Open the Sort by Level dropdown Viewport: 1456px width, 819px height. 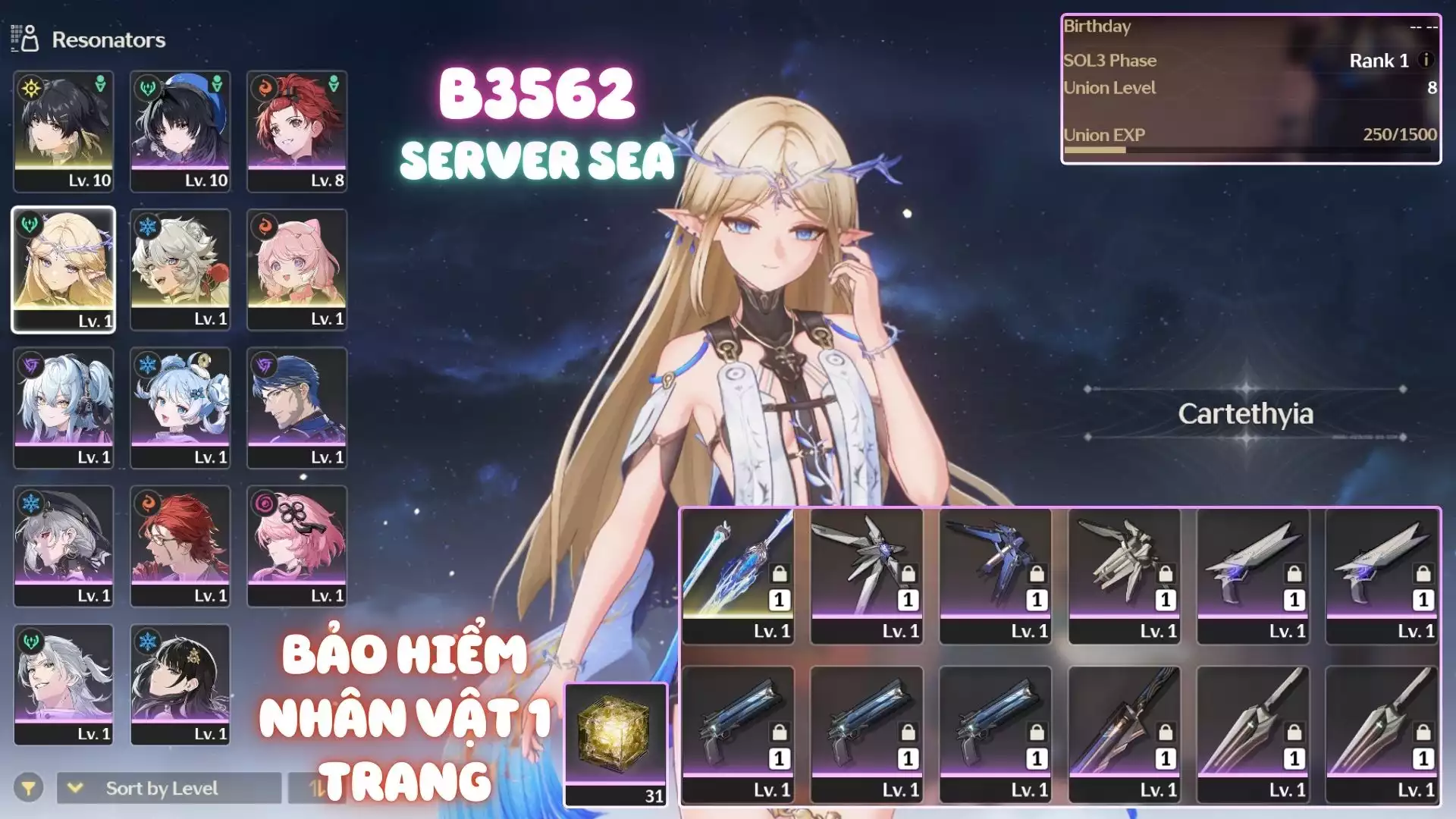coord(168,789)
